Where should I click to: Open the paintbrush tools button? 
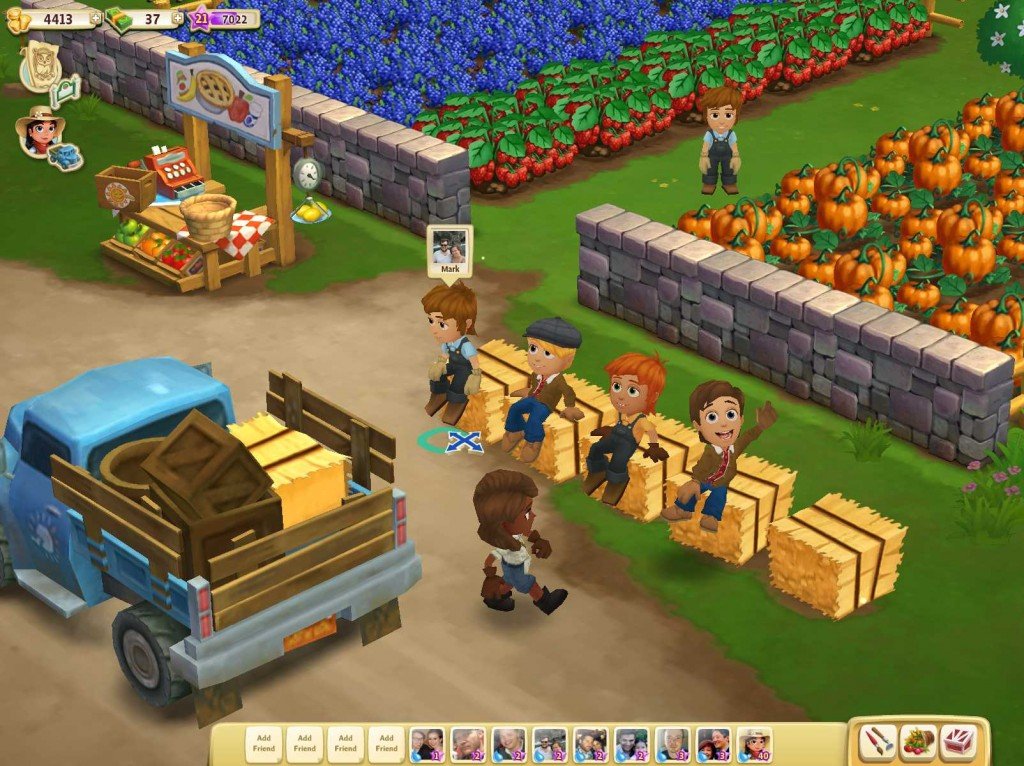click(x=879, y=742)
